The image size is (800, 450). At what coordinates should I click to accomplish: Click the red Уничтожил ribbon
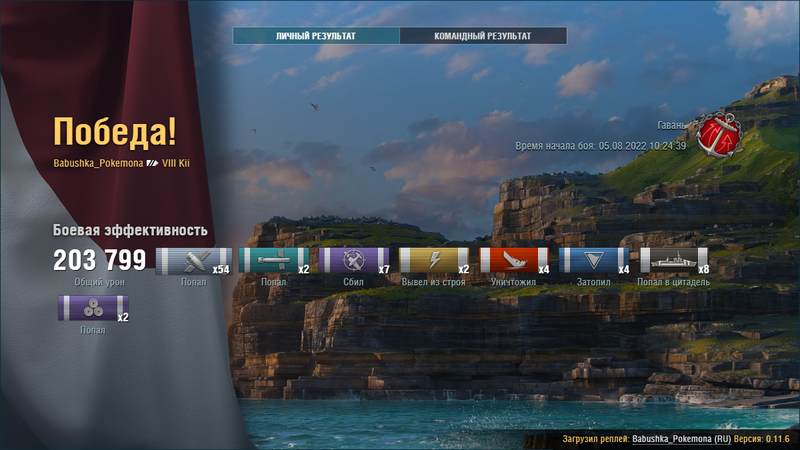[x=514, y=261]
